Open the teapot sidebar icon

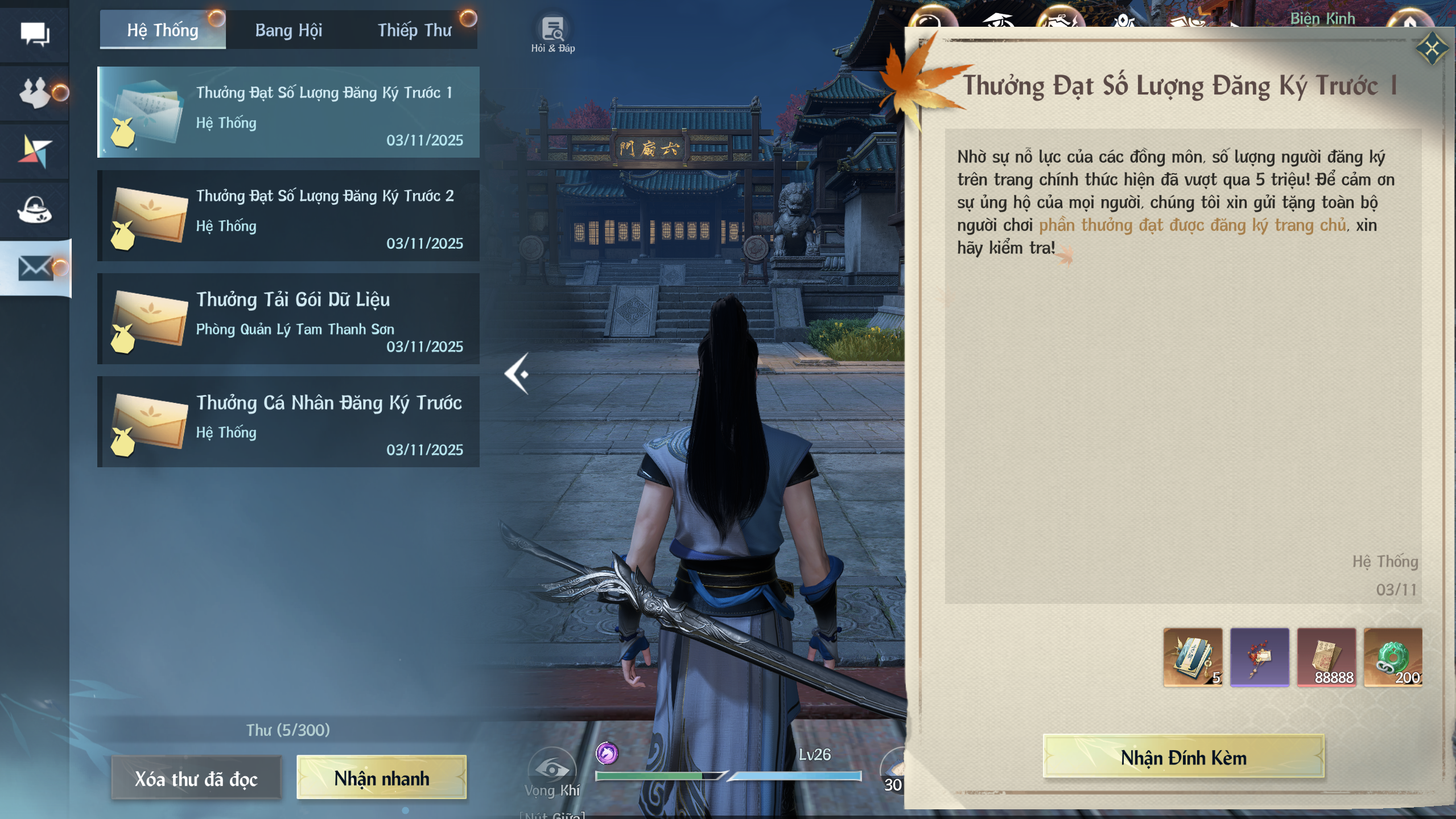(35, 210)
